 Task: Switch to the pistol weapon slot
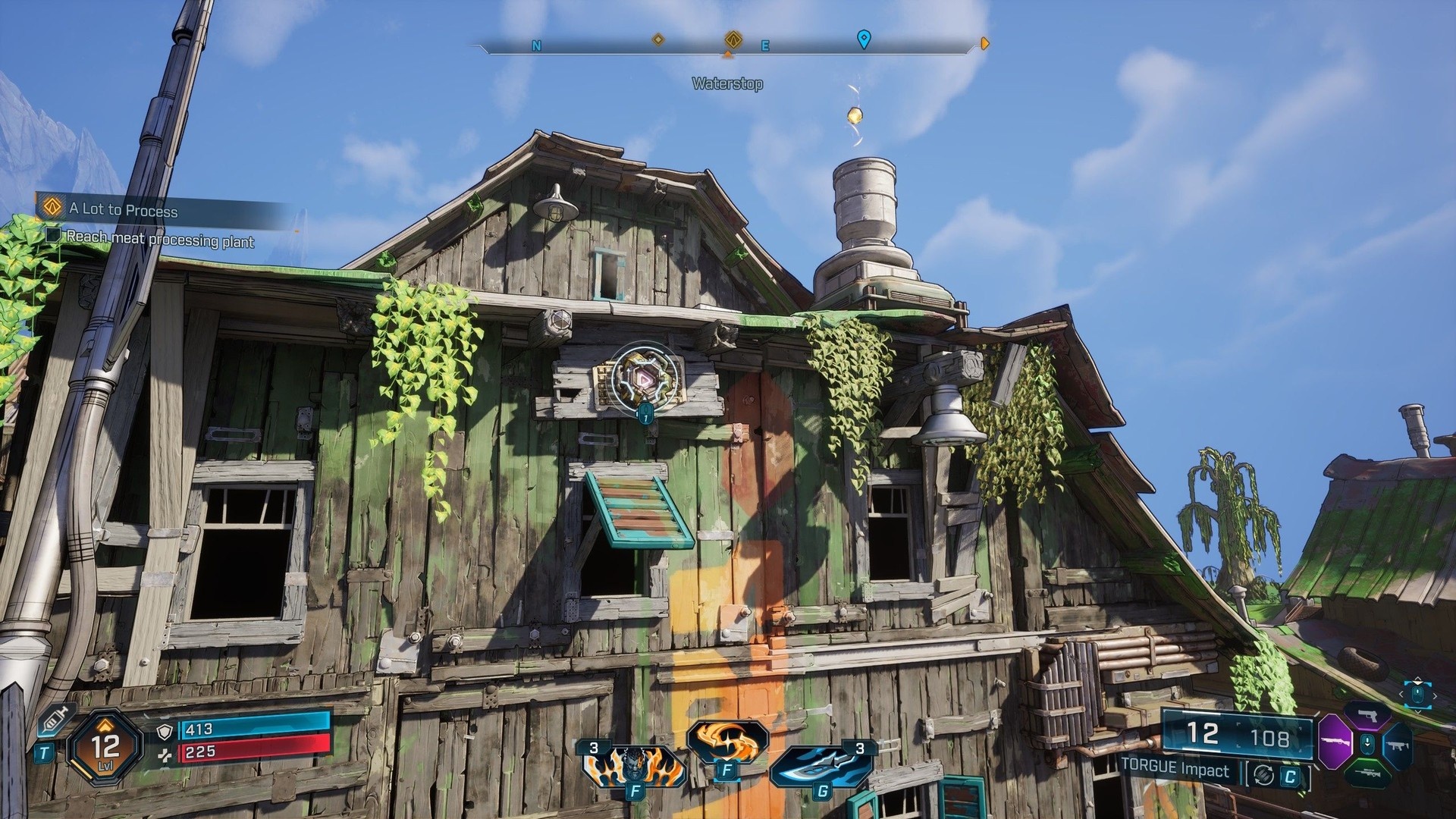1367,716
